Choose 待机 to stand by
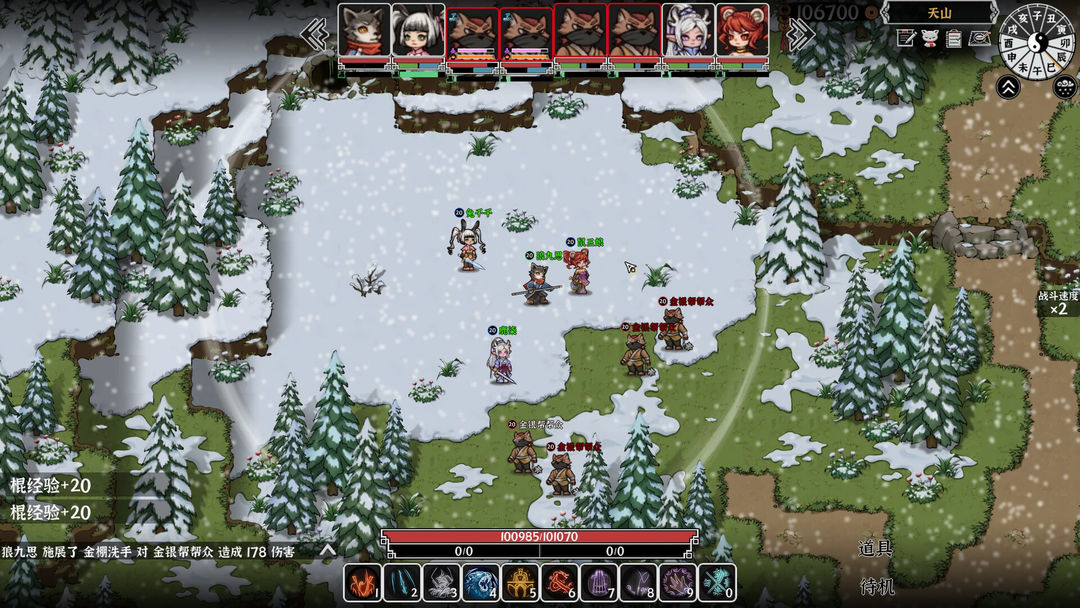Screen dimensions: 1080x608 tap(875, 585)
